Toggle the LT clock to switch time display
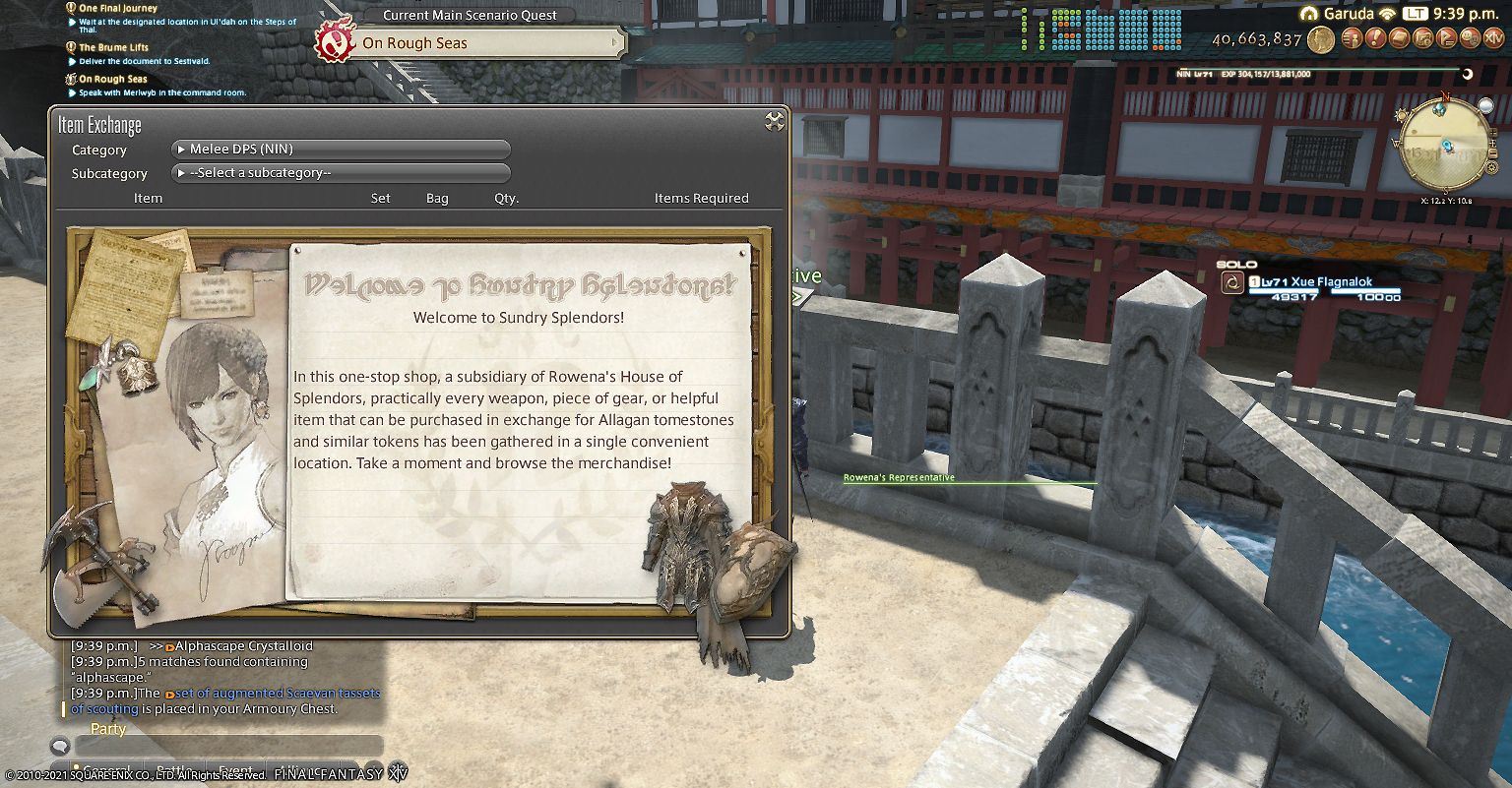Viewport: 1512px width, 788px height. click(x=1416, y=15)
